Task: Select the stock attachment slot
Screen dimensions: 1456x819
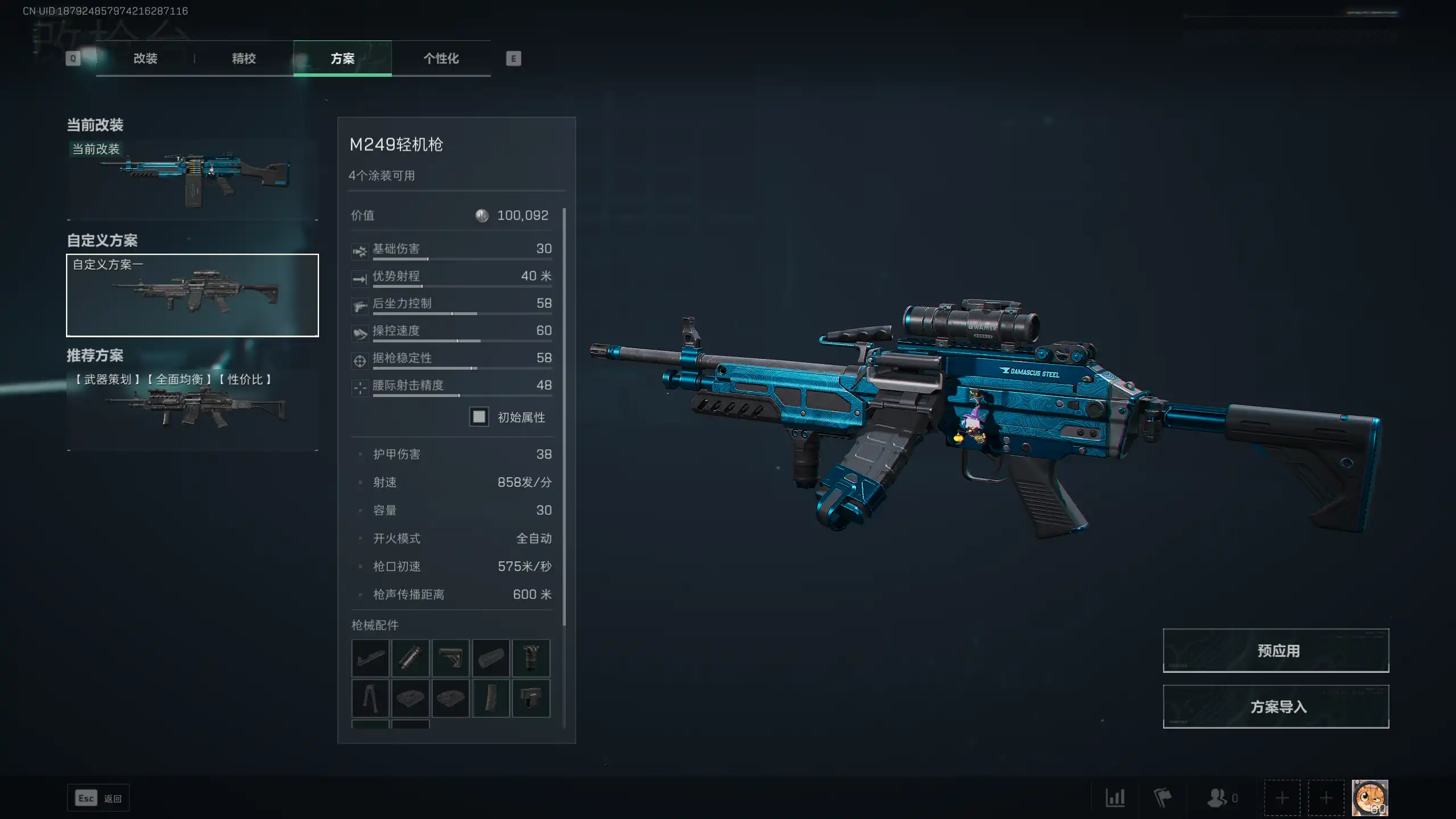Action: 450,658
